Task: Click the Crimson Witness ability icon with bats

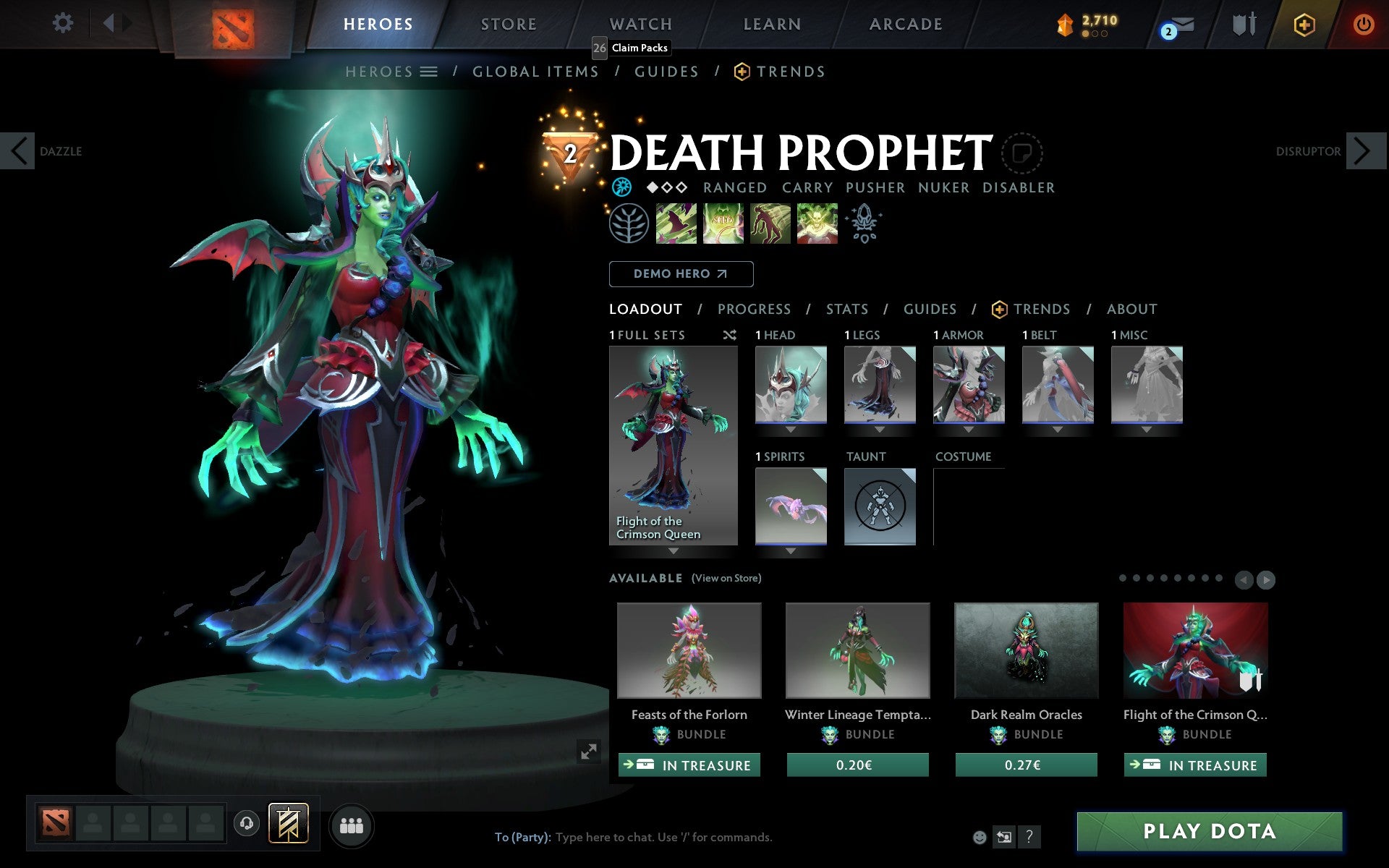Action: pos(676,224)
